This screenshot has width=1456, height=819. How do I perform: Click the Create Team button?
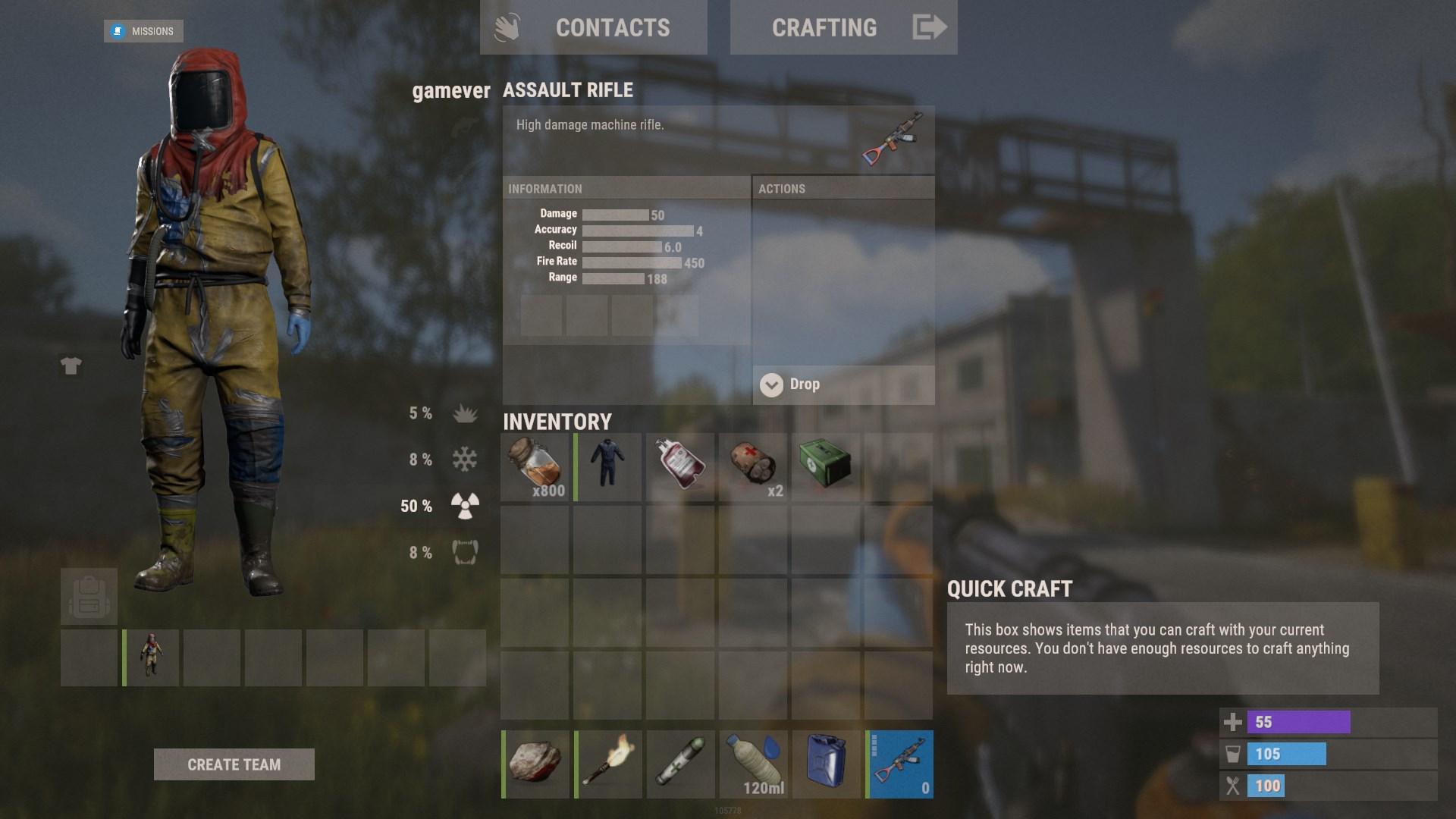click(x=234, y=764)
